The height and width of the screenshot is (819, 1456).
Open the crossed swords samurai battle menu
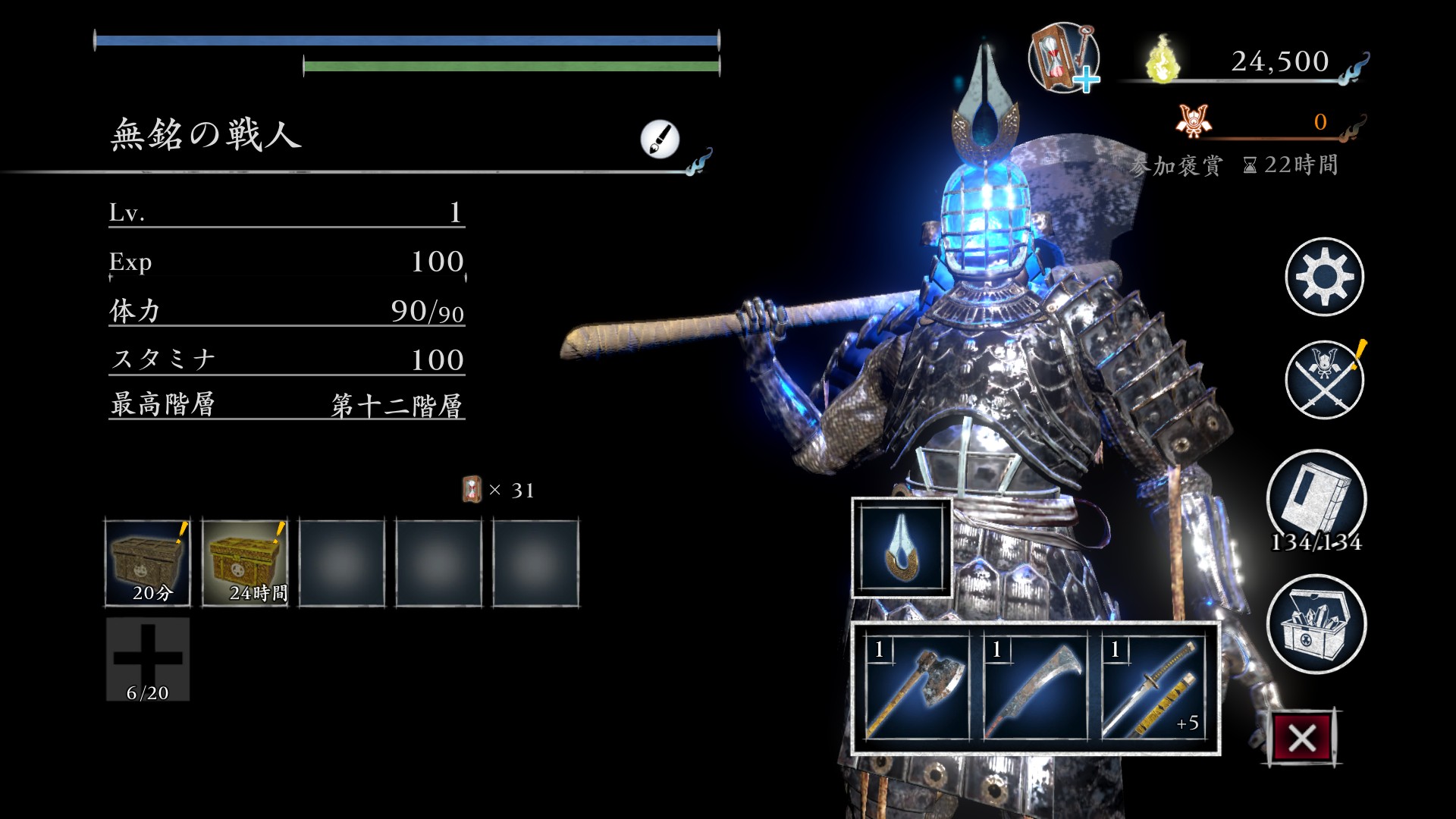1324,380
